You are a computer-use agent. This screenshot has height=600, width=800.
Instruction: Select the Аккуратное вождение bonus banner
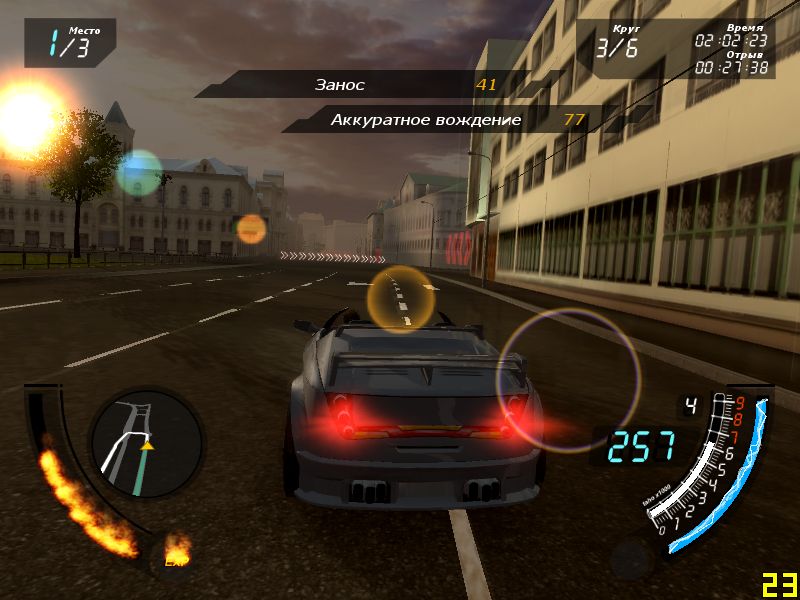440,120
